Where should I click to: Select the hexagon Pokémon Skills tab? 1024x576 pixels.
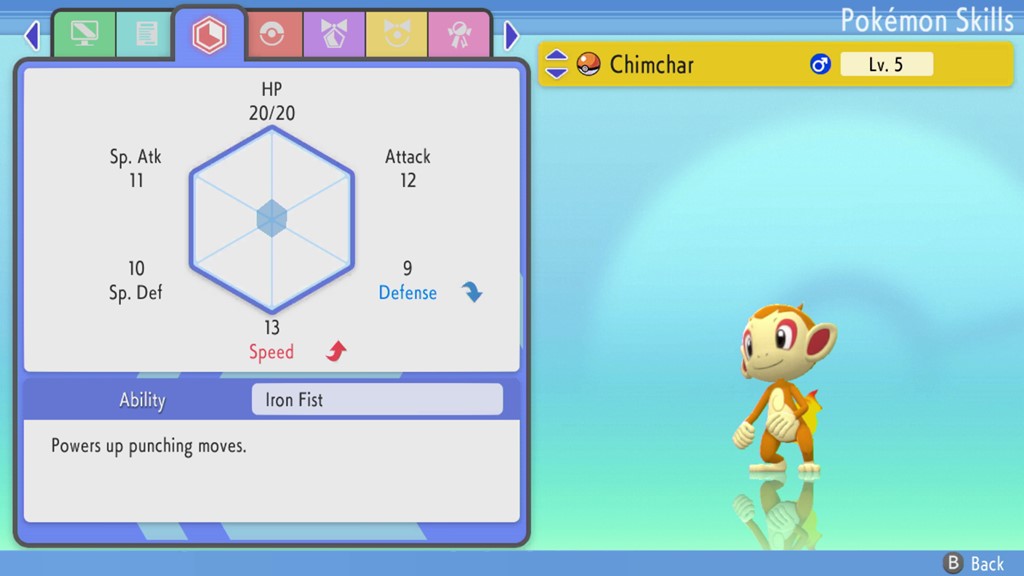(209, 35)
